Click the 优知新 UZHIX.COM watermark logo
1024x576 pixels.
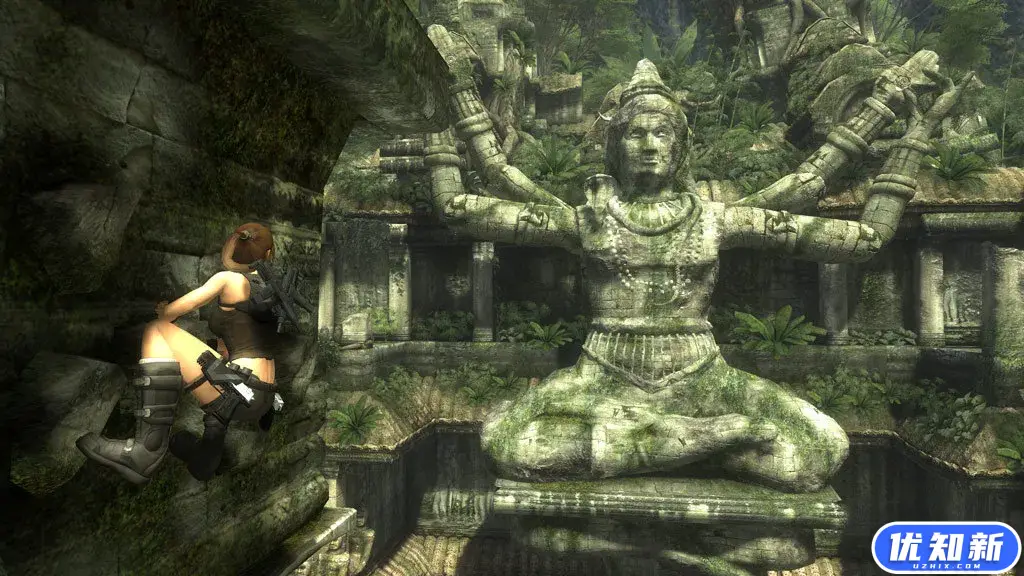tap(945, 548)
